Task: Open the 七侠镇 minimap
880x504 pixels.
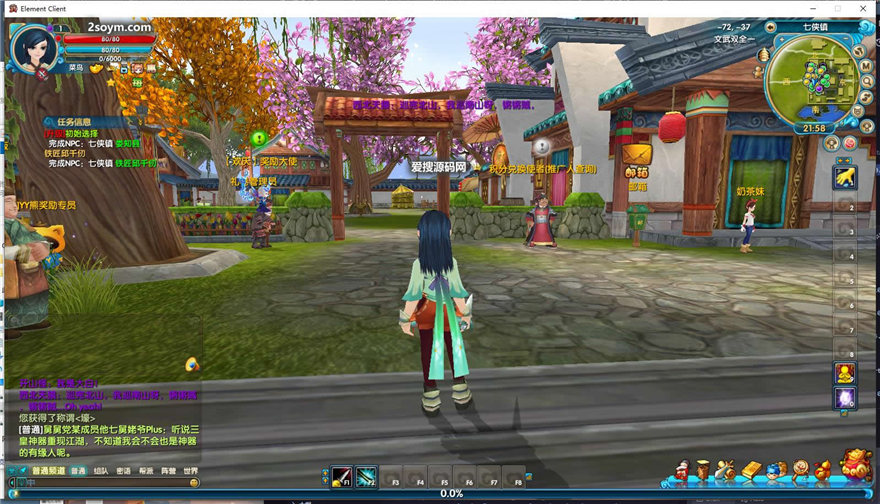Action: [811, 84]
